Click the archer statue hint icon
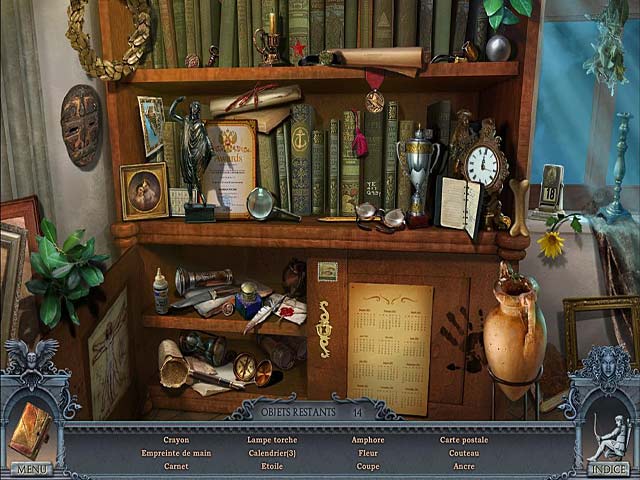This screenshot has height=480, width=640. pos(607,432)
